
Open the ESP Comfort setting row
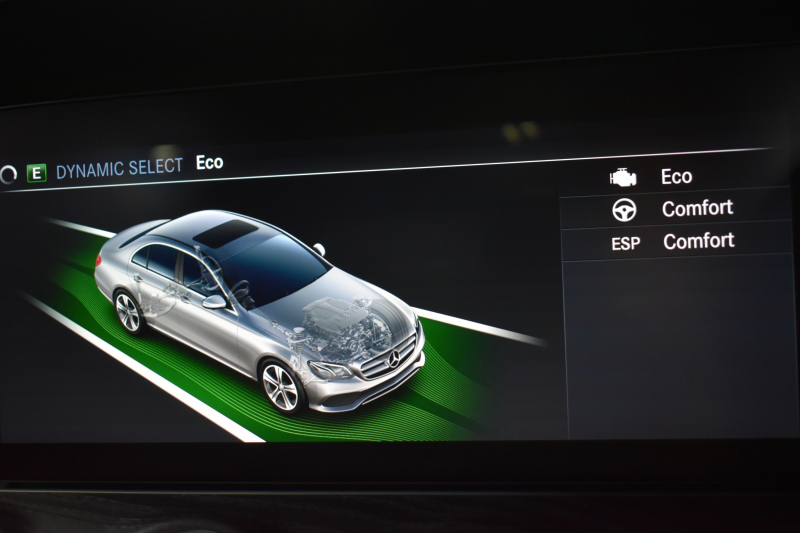click(676, 241)
